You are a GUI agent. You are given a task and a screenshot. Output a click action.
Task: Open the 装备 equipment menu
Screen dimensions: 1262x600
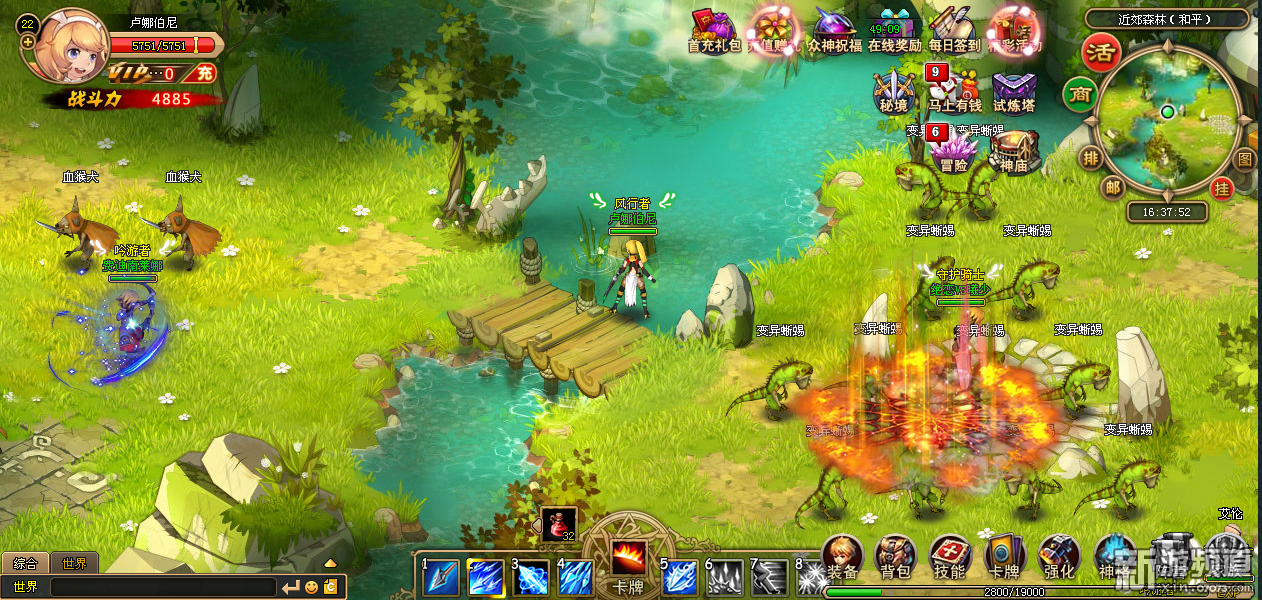(842, 557)
